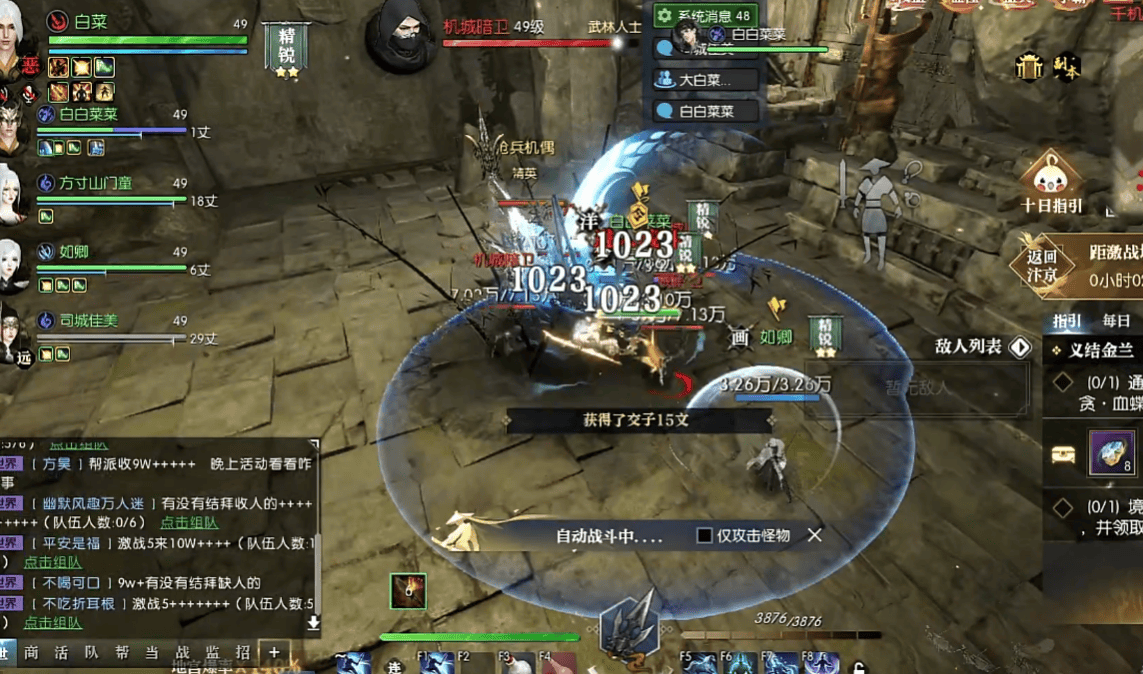
Task: Add a chat channel with the plus button
Action: point(274,652)
